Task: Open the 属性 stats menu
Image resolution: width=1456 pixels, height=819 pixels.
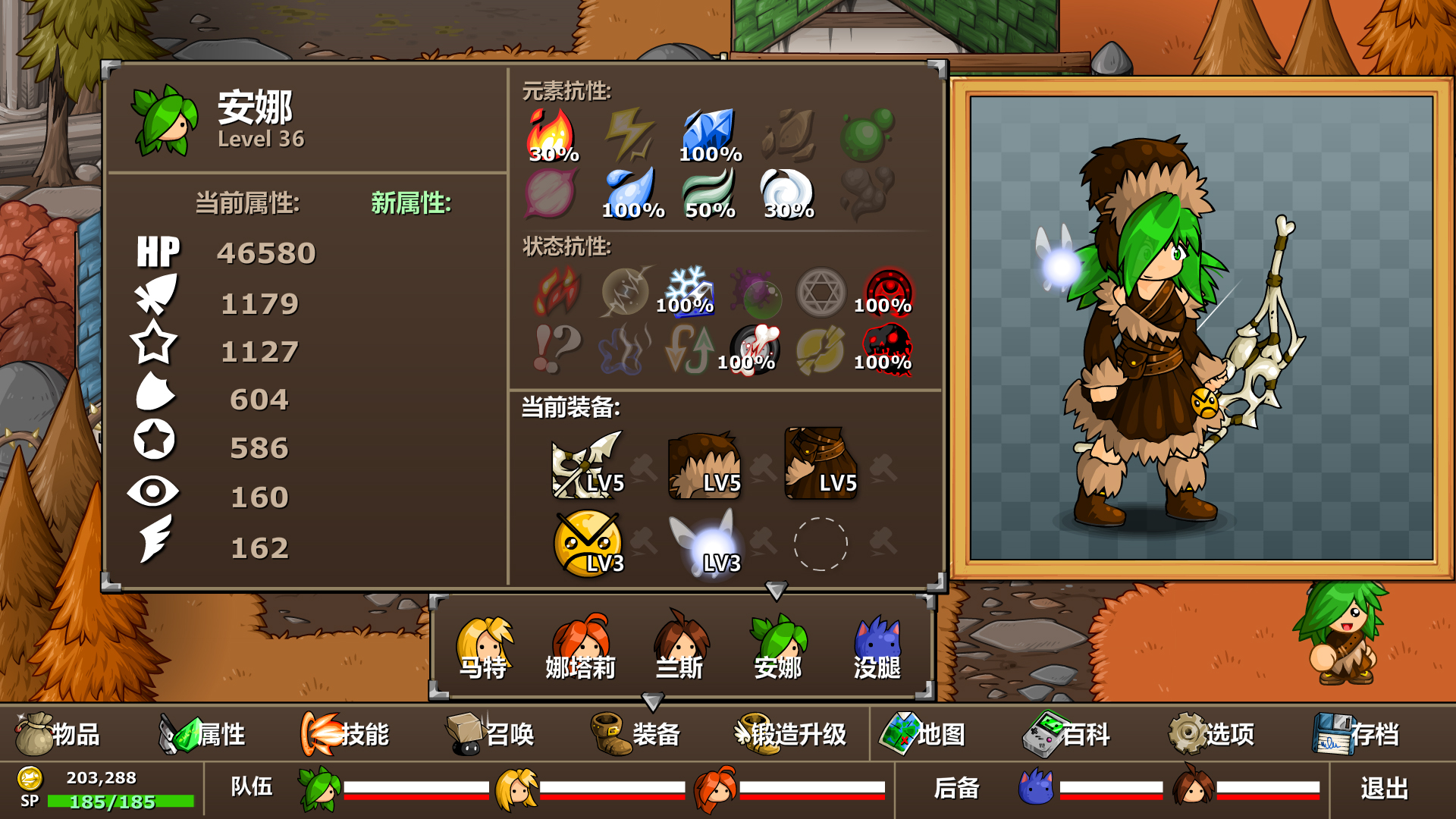Action: pyautogui.click(x=202, y=733)
